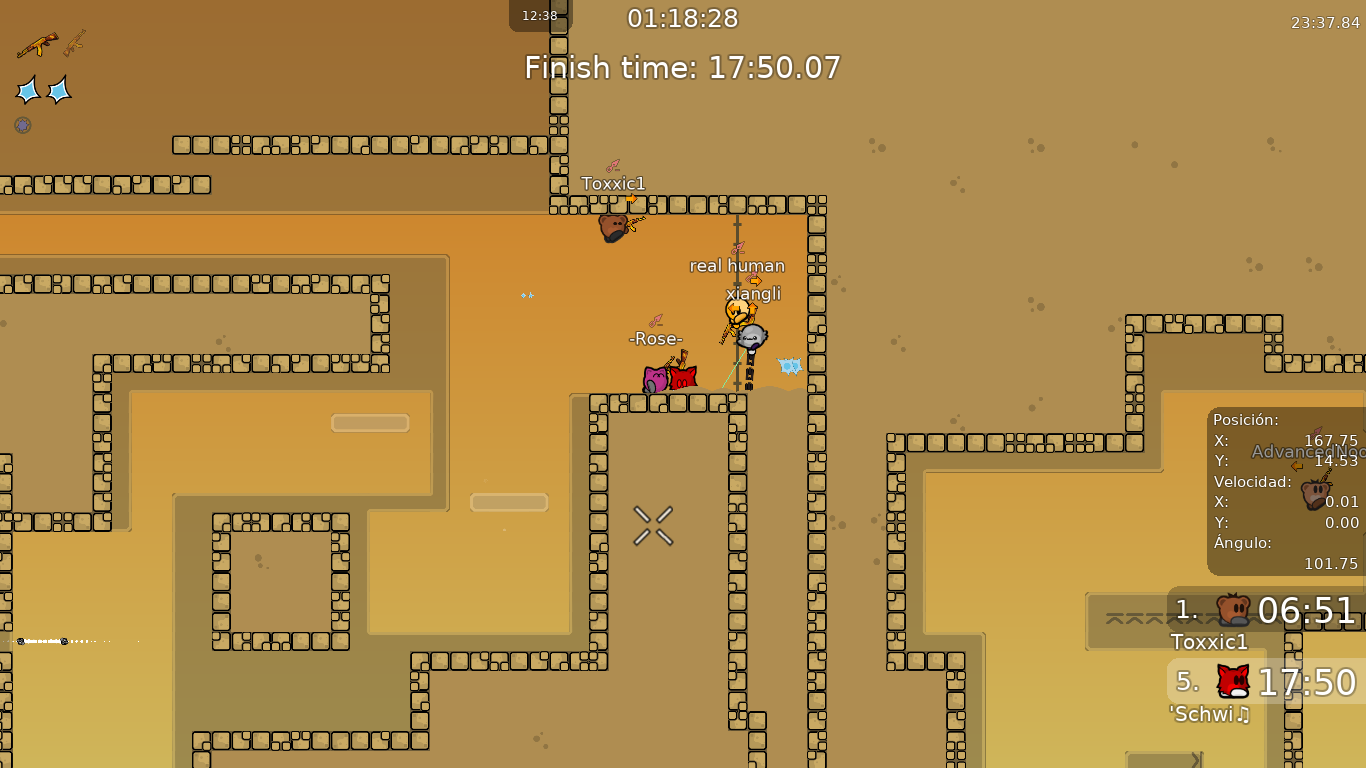The height and width of the screenshot is (768, 1366).
Task: Select the bright AK-47 weapon icon
Action: coord(37,45)
